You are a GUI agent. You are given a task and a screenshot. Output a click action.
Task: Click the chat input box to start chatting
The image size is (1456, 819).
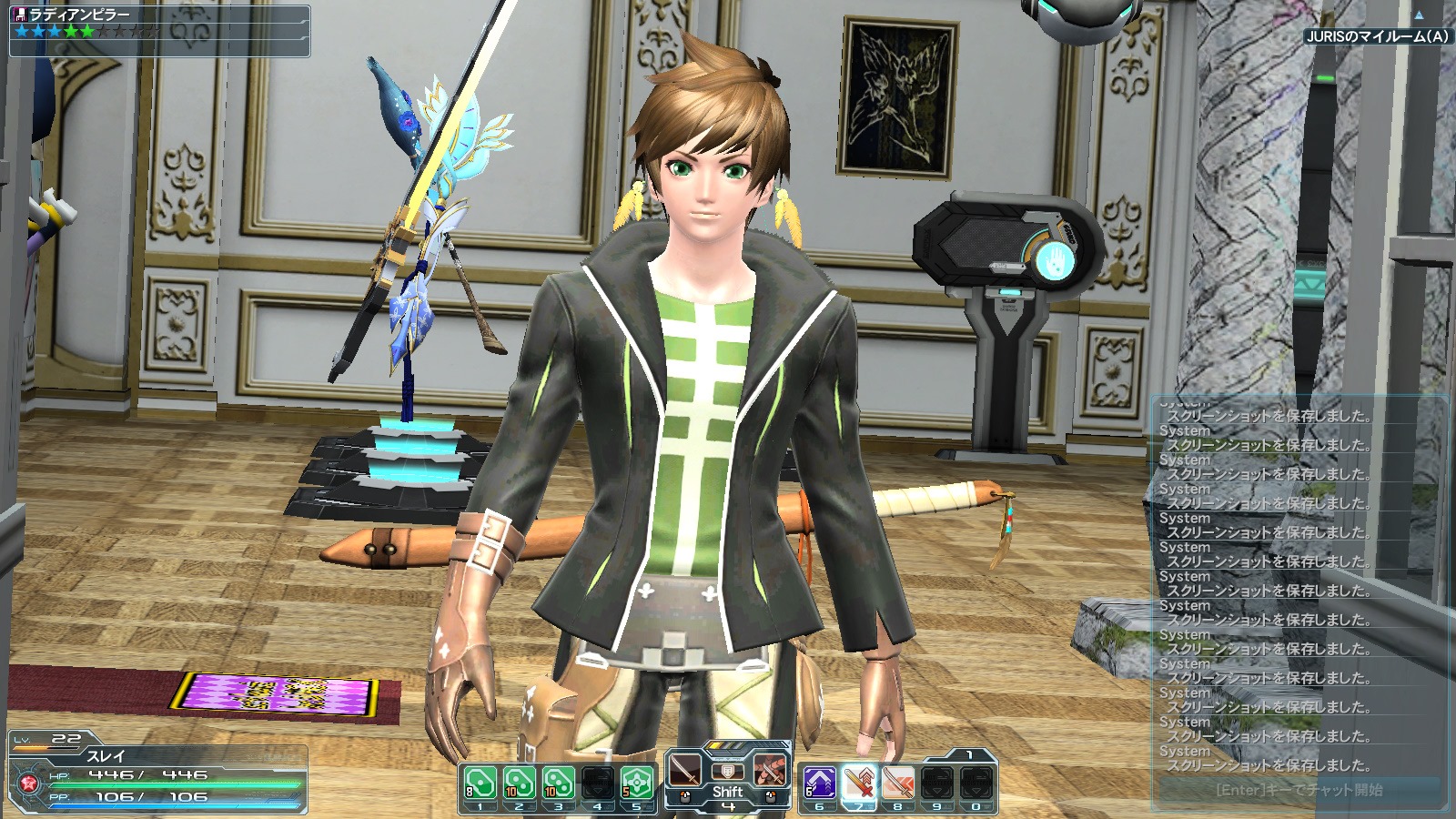pyautogui.click(x=1299, y=790)
